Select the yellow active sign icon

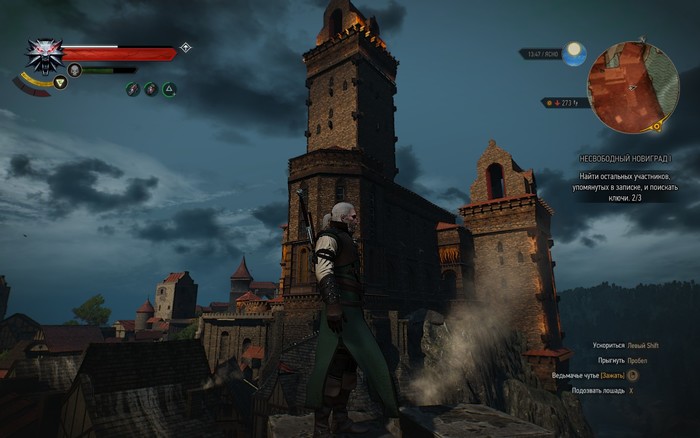point(60,83)
